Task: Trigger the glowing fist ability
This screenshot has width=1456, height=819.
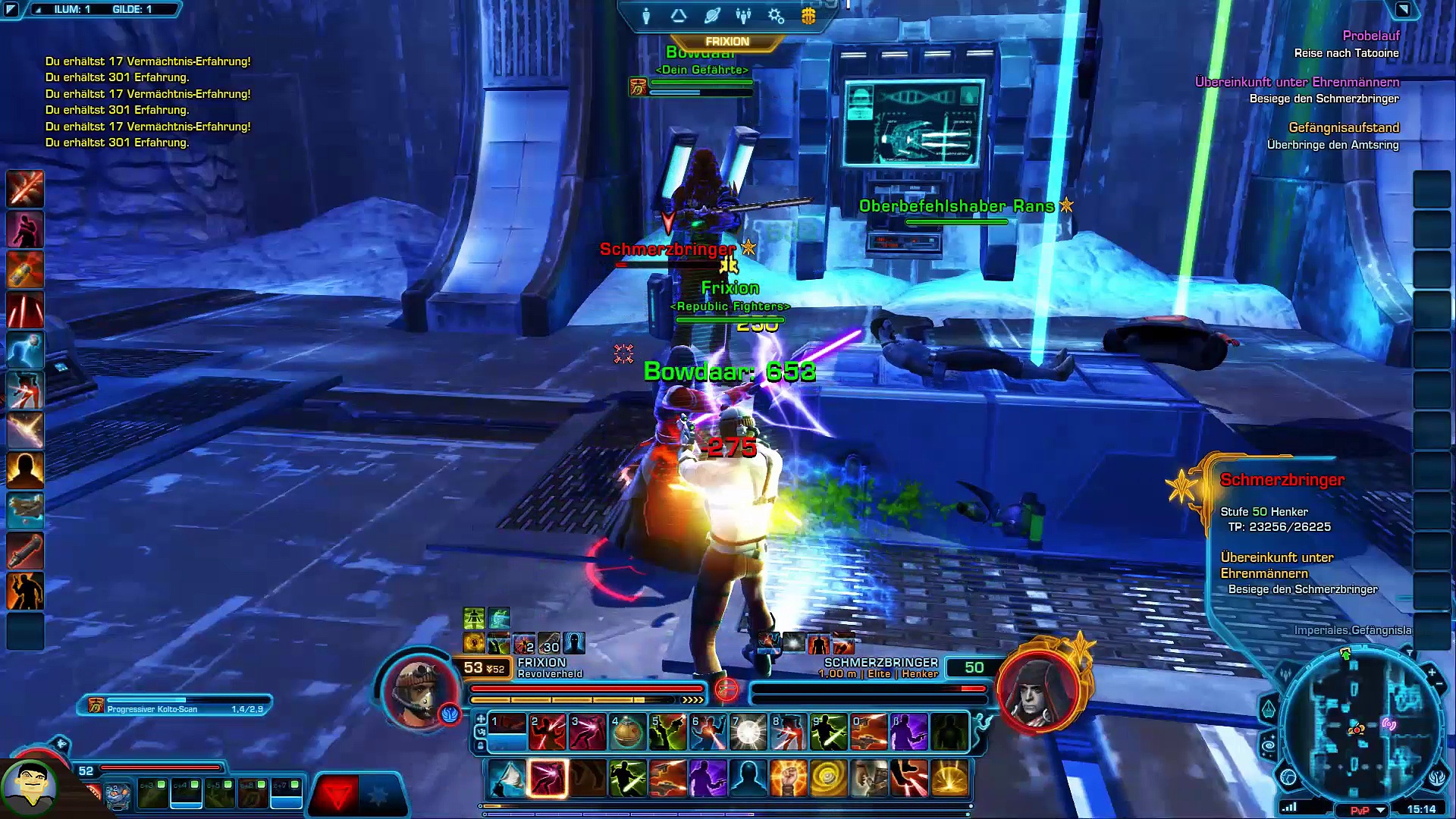Action: pos(788,779)
